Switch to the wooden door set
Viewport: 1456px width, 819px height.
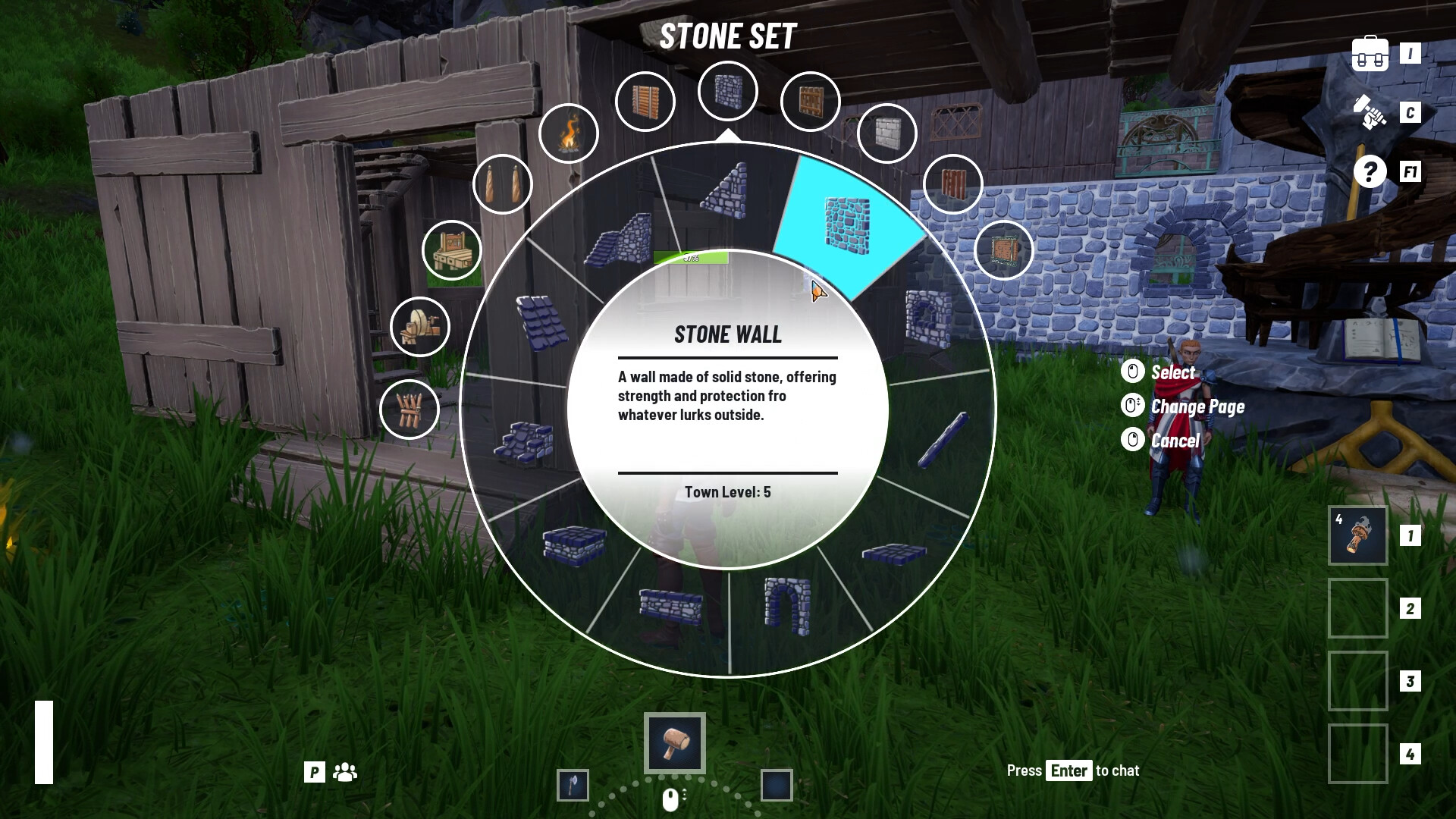click(809, 99)
